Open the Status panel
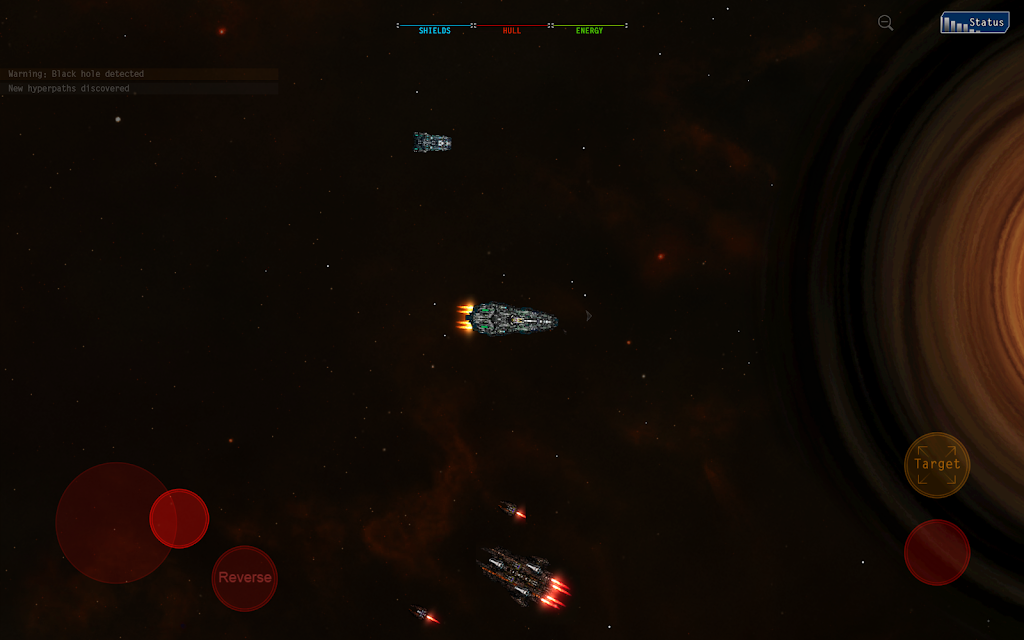1024x640 pixels. coord(974,22)
